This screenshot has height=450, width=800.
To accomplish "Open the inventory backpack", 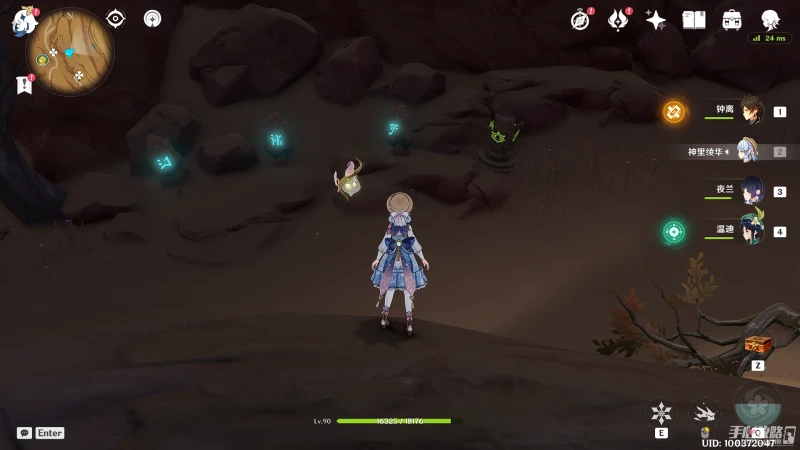I will point(732,20).
